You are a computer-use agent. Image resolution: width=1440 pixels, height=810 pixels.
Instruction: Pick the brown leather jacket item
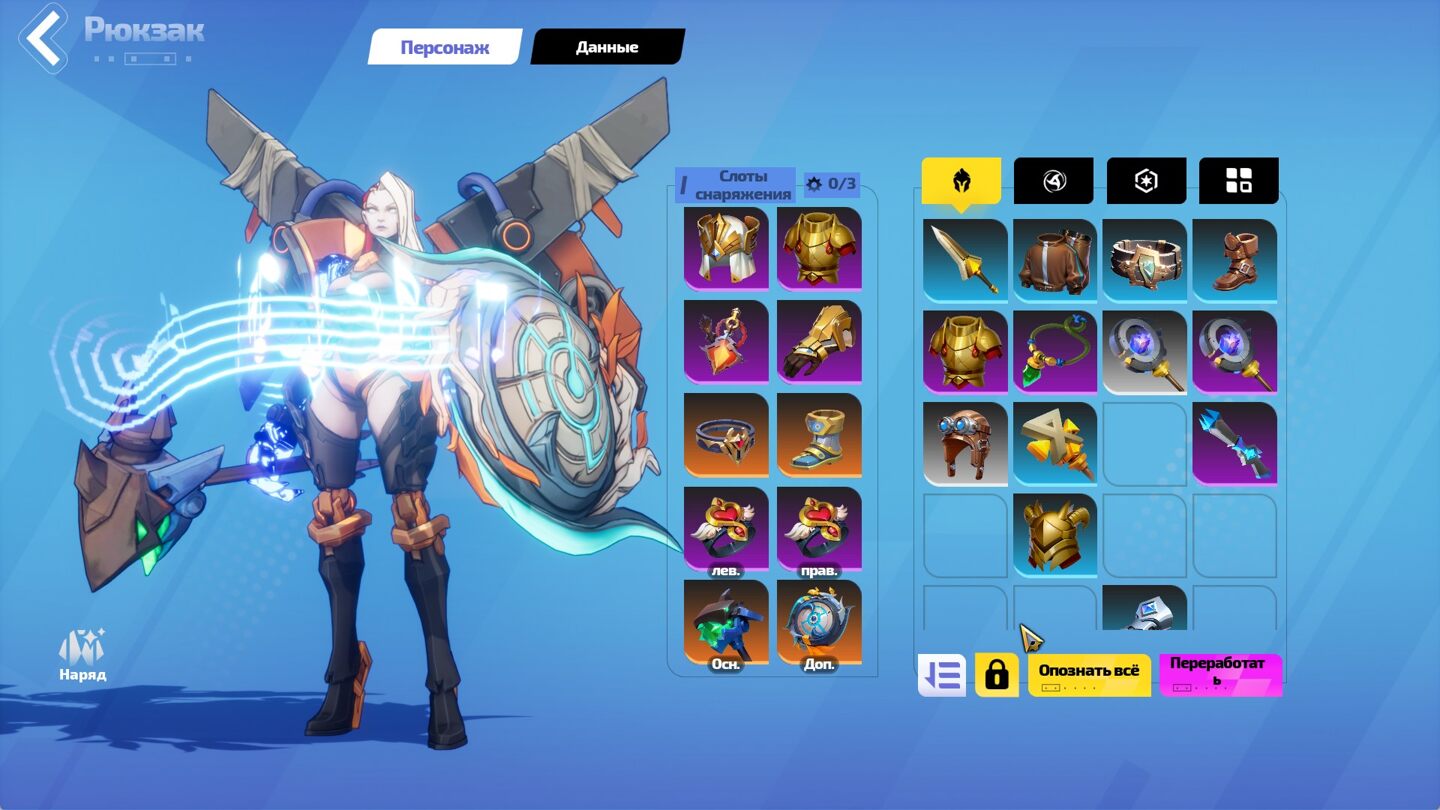click(1055, 260)
